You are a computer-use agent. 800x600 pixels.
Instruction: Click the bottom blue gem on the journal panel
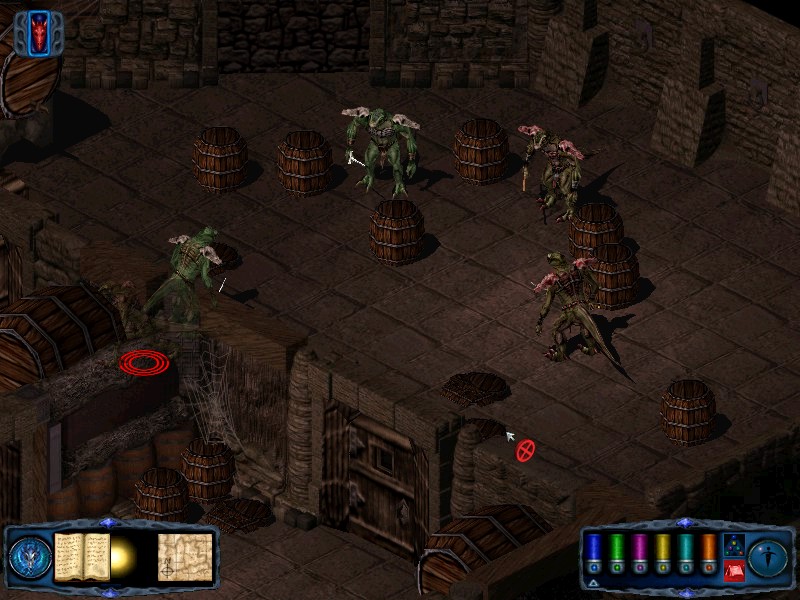point(109,592)
